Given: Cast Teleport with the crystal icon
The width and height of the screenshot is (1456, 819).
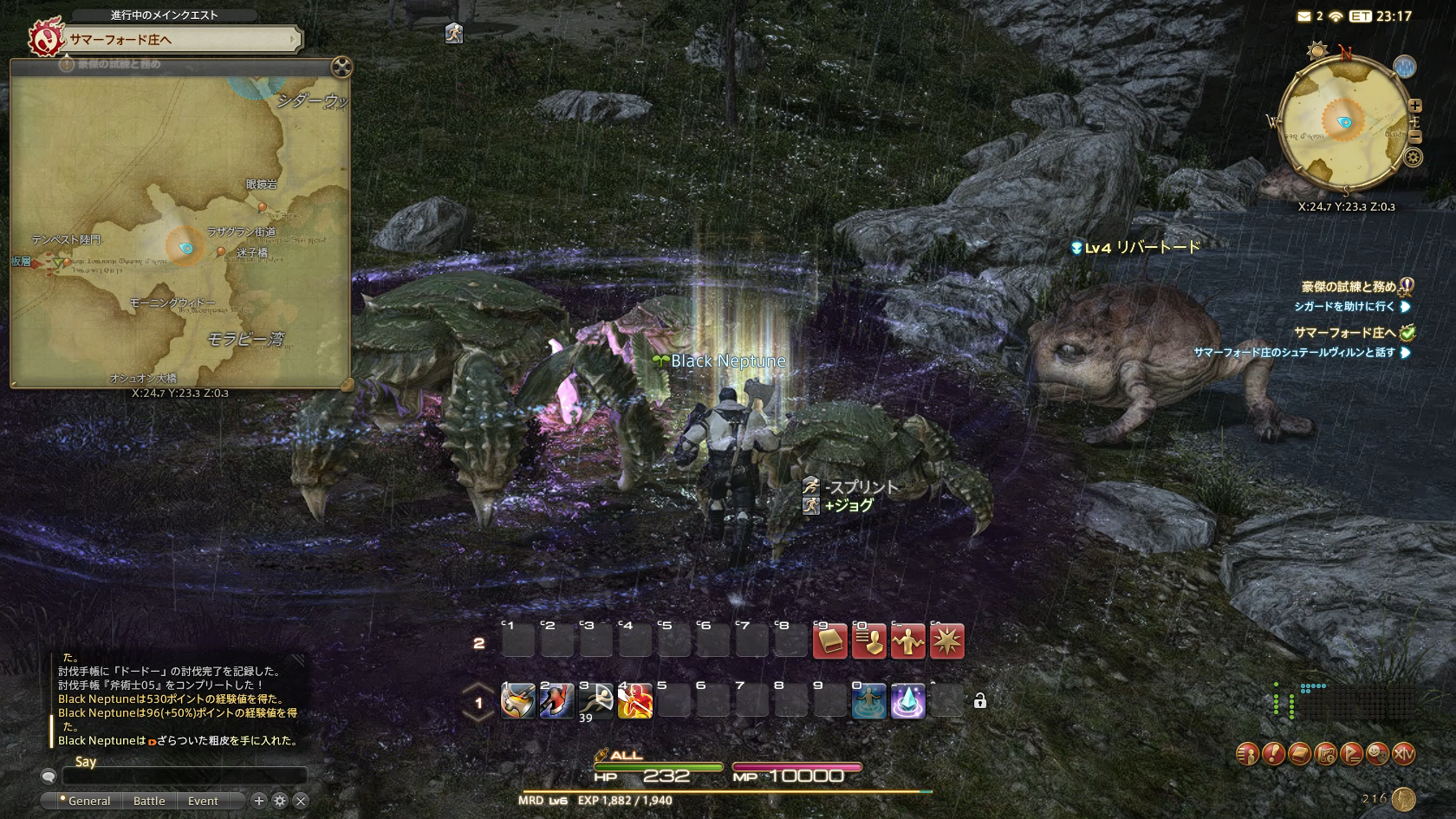Looking at the screenshot, I should coord(907,700).
